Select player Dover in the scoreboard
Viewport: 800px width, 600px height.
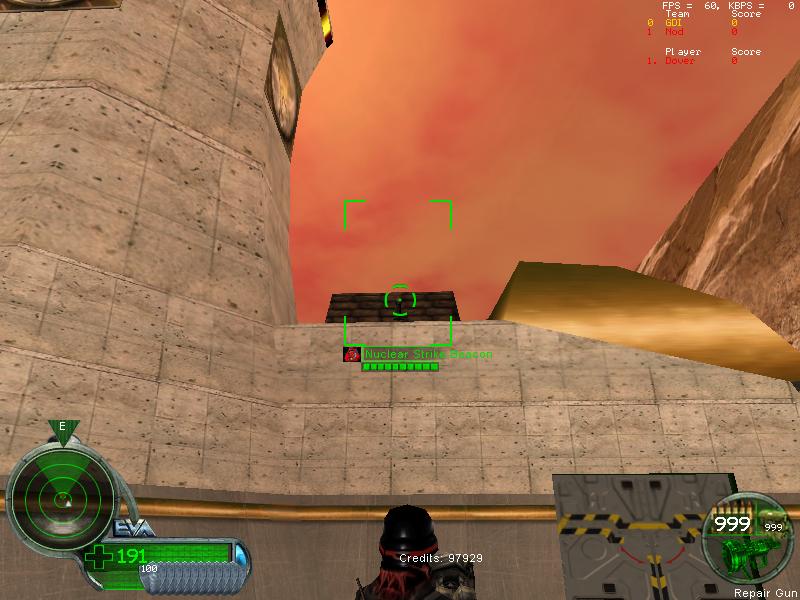coord(679,61)
